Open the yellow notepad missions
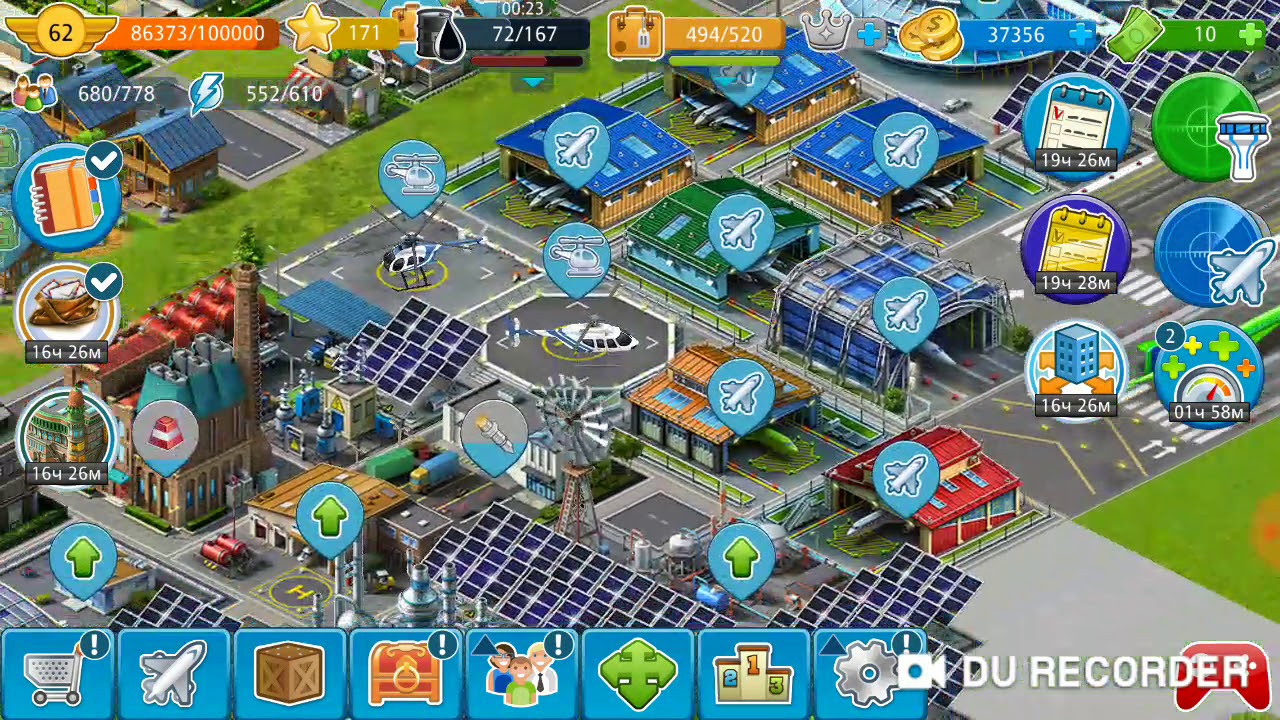The image size is (1280, 720). coord(1074,242)
